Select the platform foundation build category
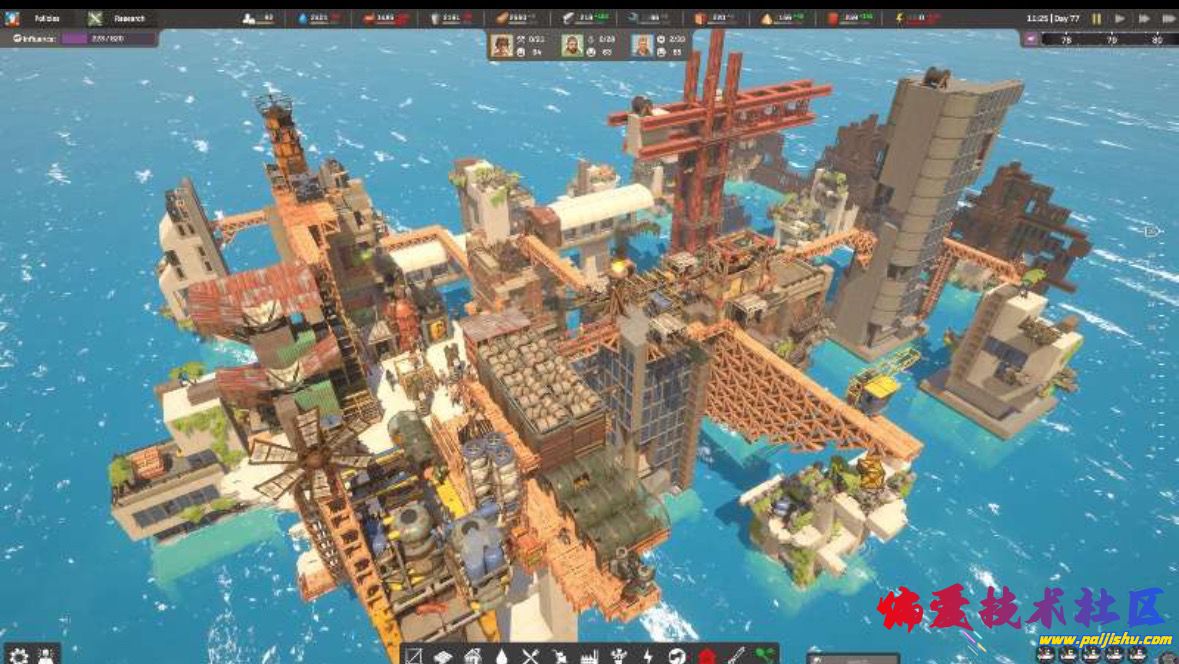The height and width of the screenshot is (664, 1179). pos(443,657)
